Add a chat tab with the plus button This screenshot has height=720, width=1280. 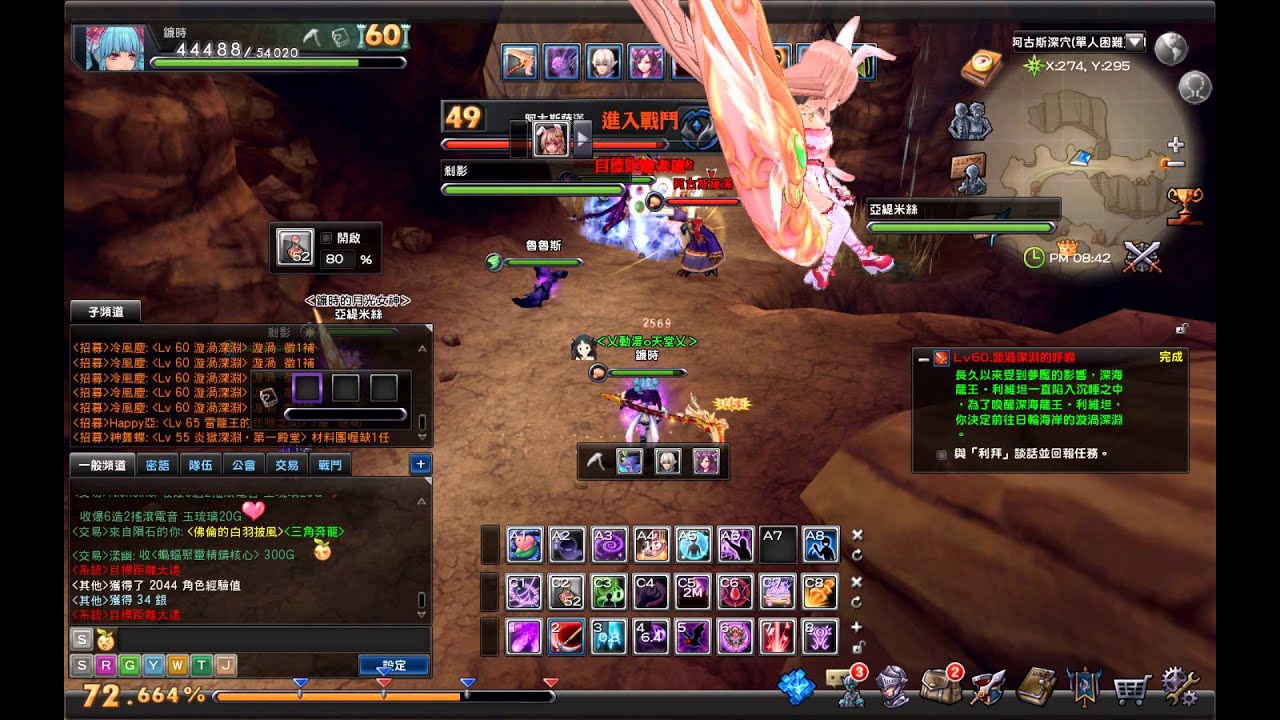[420, 464]
